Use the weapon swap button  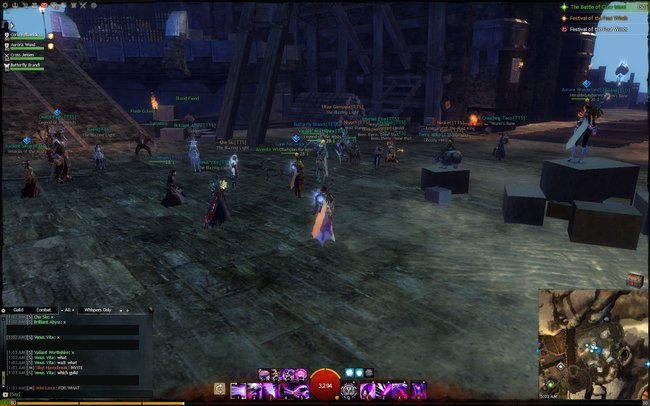(220, 390)
